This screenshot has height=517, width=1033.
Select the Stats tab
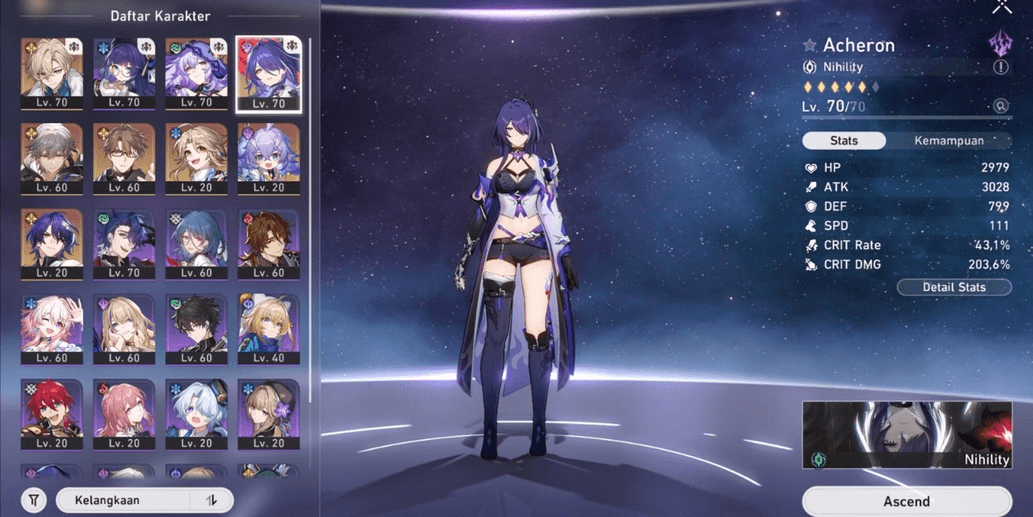click(844, 141)
